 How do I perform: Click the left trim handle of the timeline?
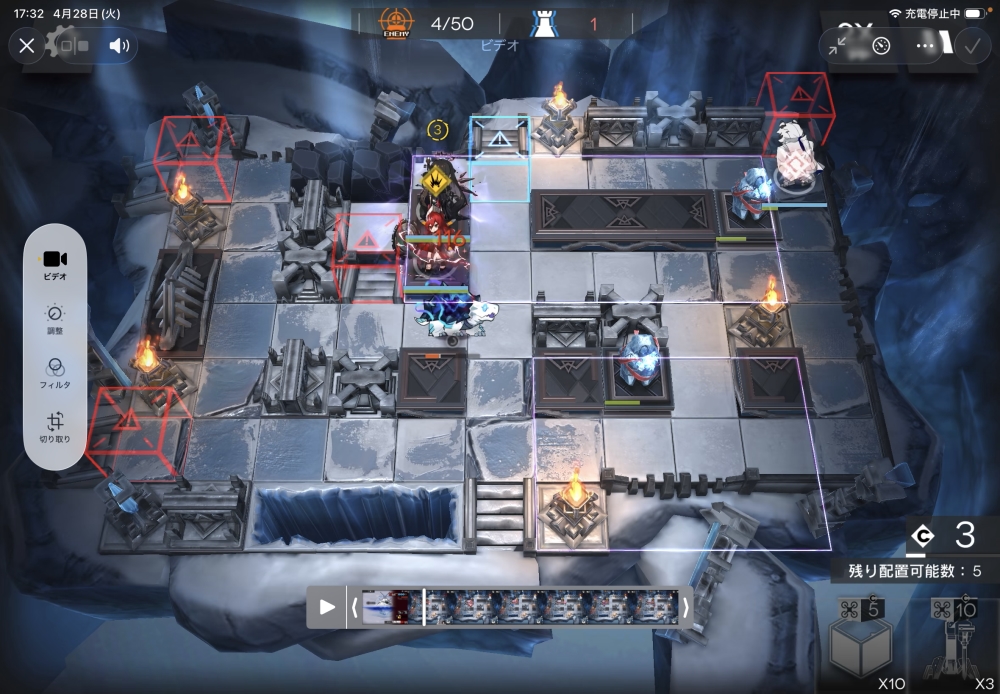(353, 607)
